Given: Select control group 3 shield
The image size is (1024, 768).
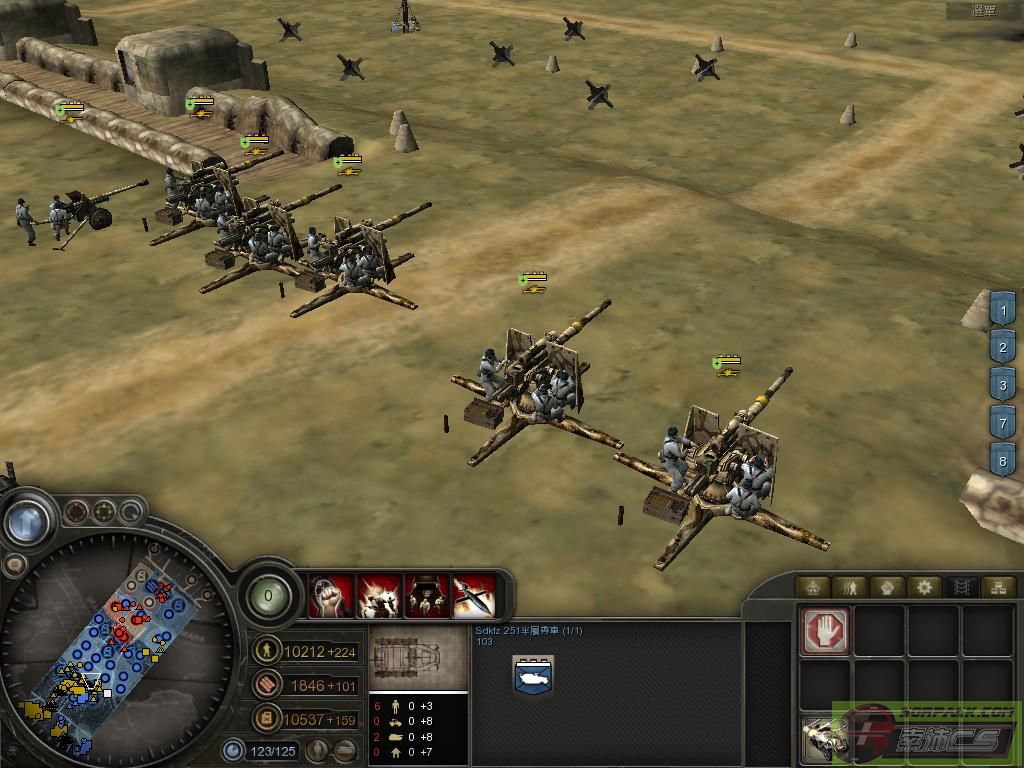Looking at the screenshot, I should [x=1002, y=384].
